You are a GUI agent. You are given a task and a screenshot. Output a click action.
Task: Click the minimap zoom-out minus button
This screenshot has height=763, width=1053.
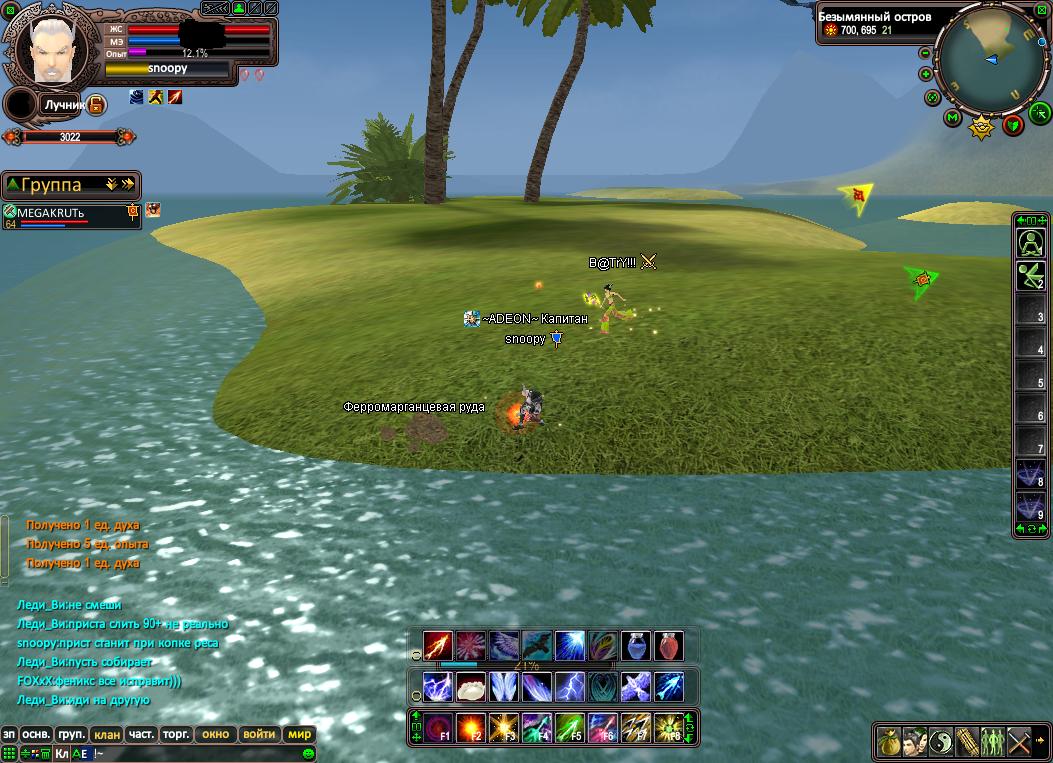coord(925,53)
